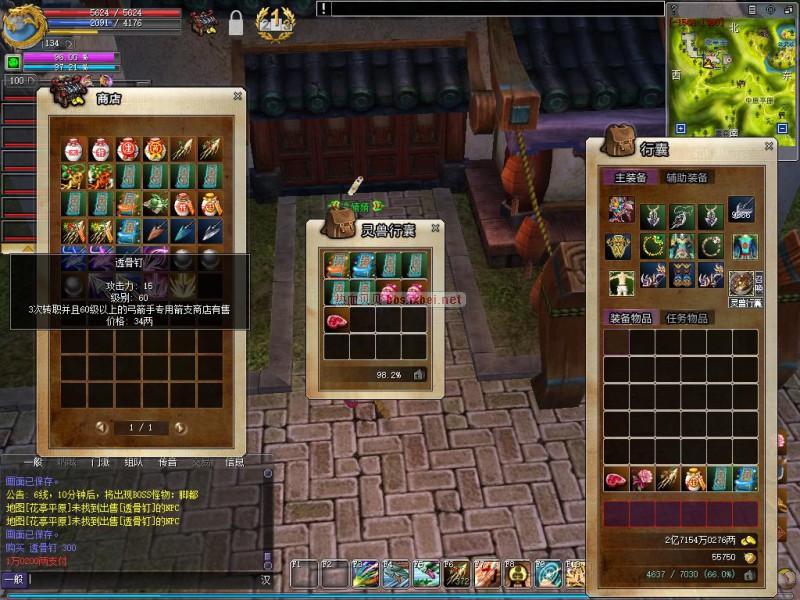Select the first white wine jar in shop
This screenshot has width=800, height=600.
click(x=74, y=150)
